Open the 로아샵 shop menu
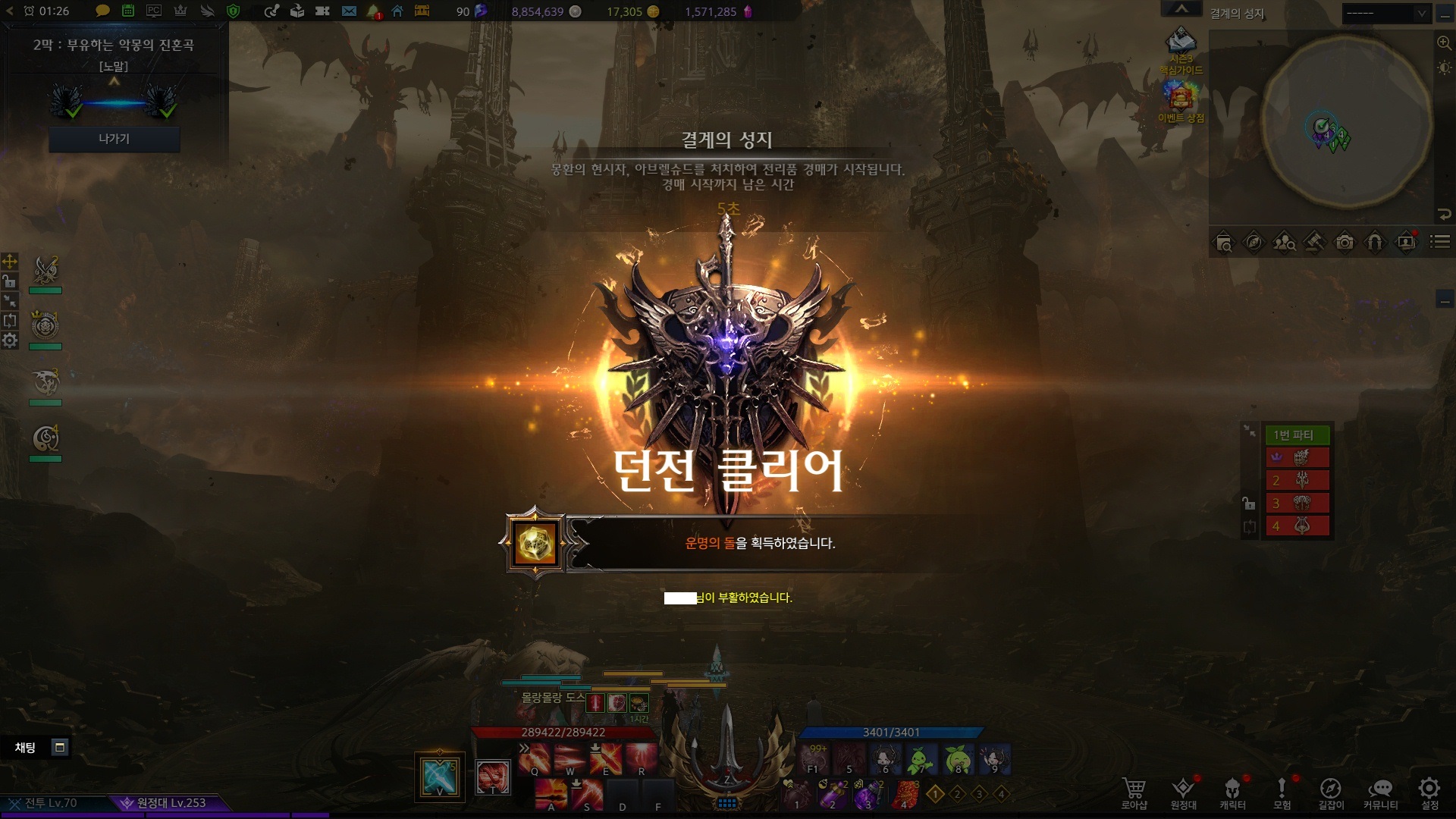 point(1134,793)
